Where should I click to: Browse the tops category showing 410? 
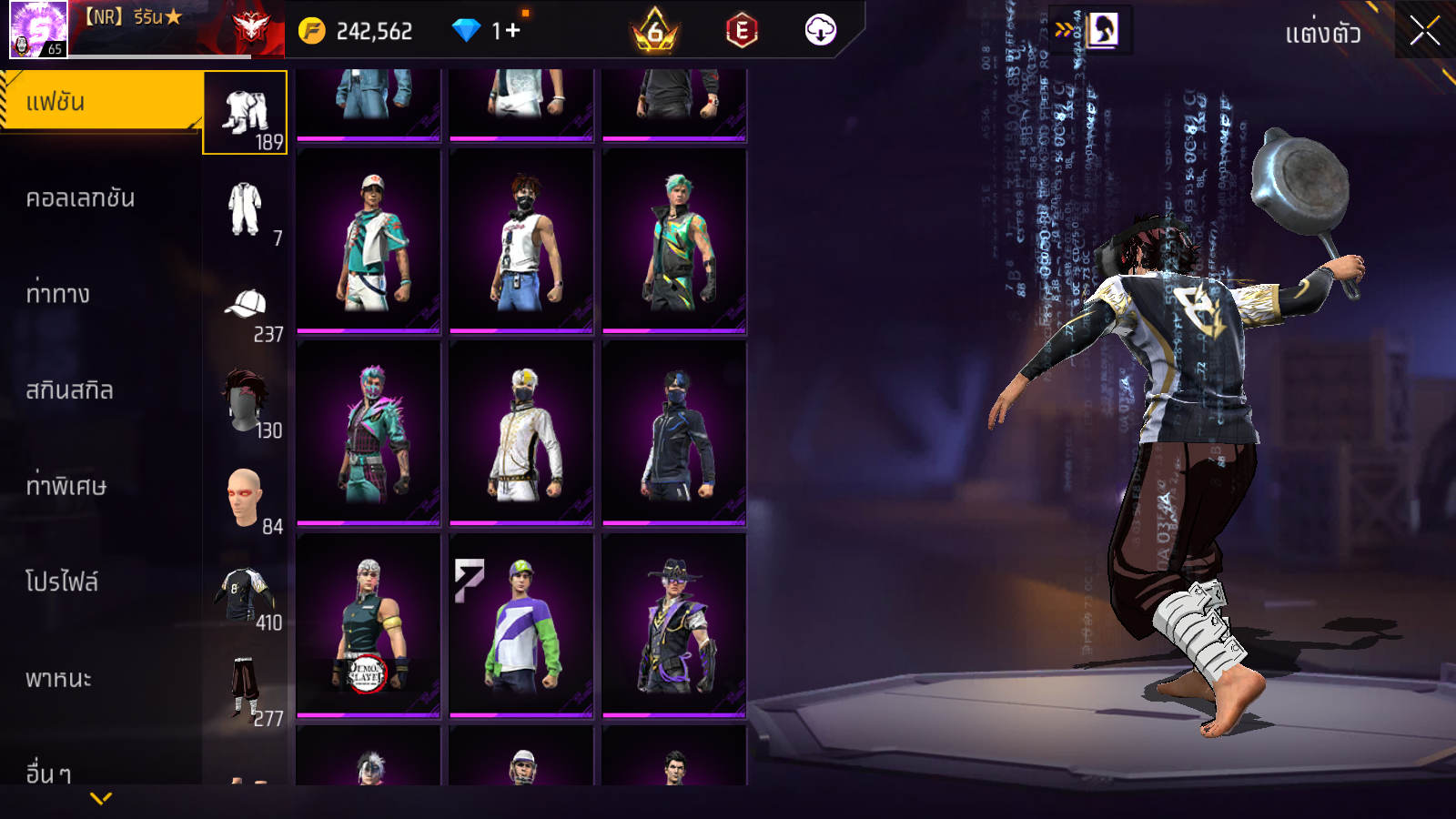click(x=246, y=594)
